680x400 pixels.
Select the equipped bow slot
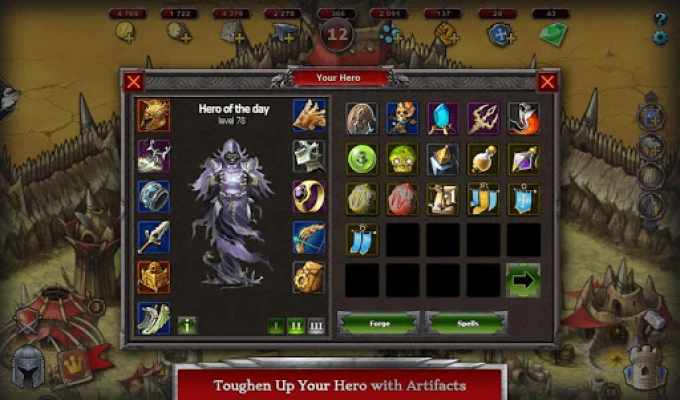(x=309, y=237)
